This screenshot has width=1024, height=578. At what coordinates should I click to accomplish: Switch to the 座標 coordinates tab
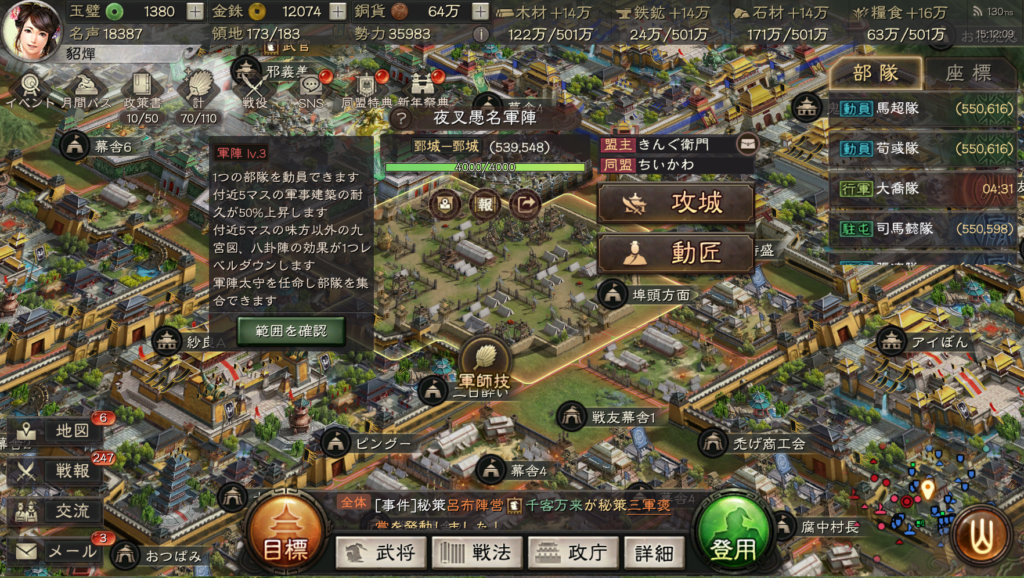point(967,73)
